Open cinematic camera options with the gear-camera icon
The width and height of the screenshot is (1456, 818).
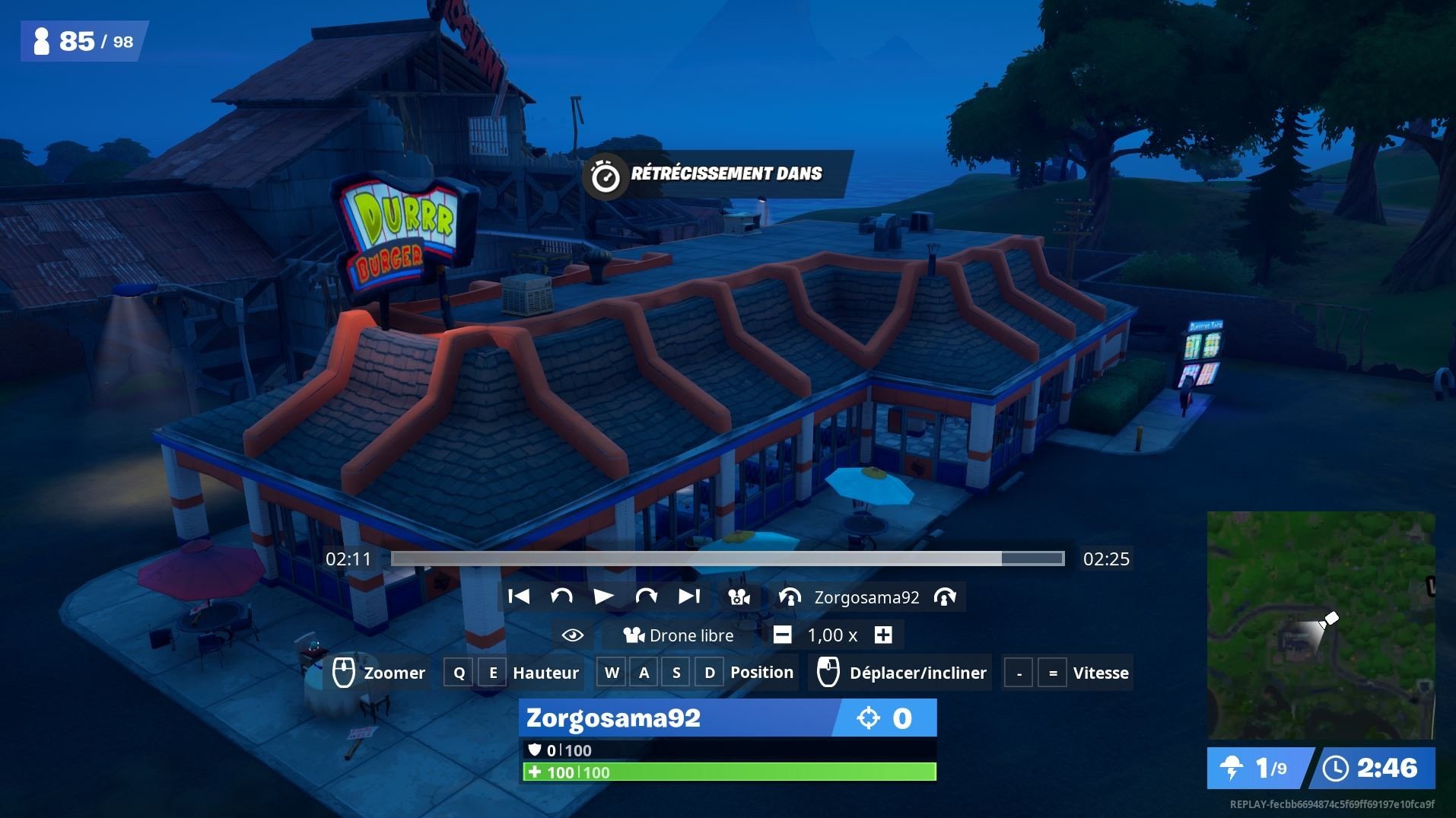tap(739, 598)
